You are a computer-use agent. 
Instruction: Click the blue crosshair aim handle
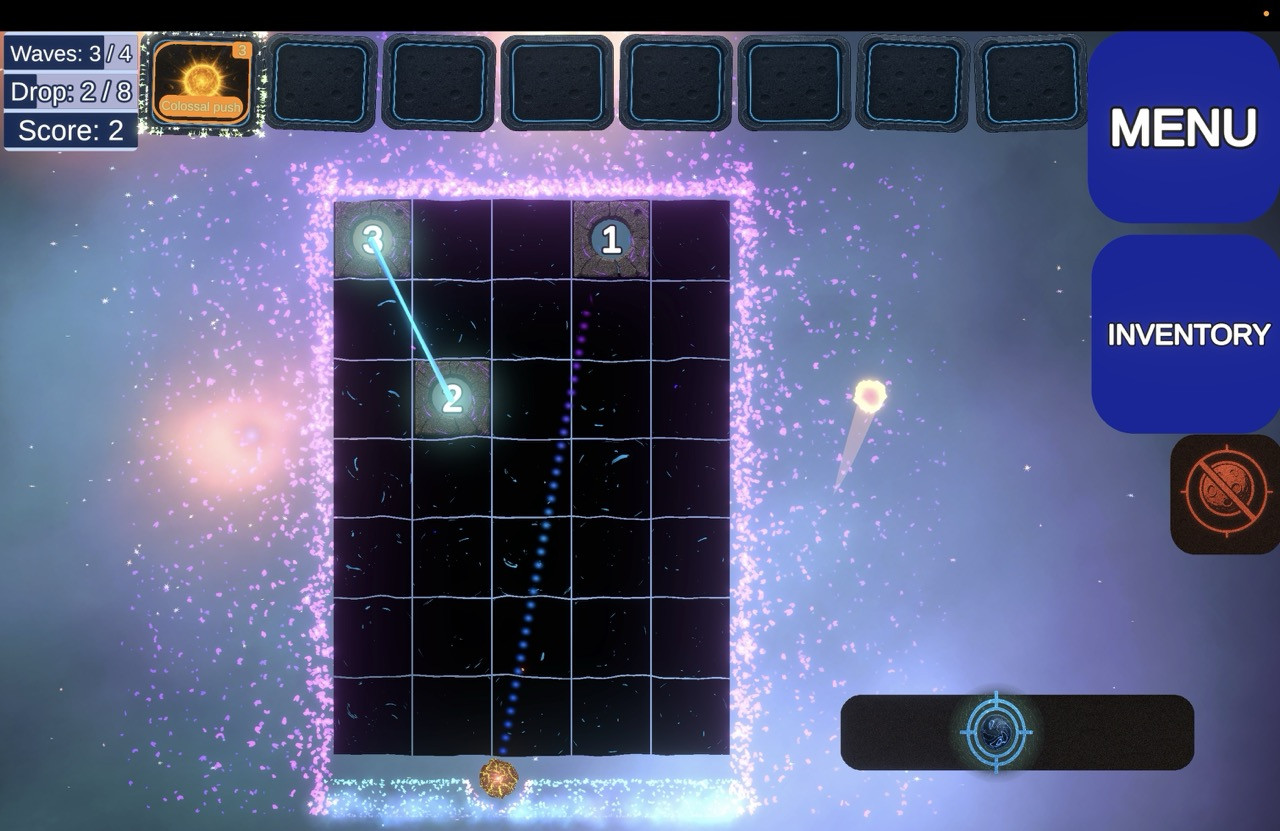click(996, 732)
